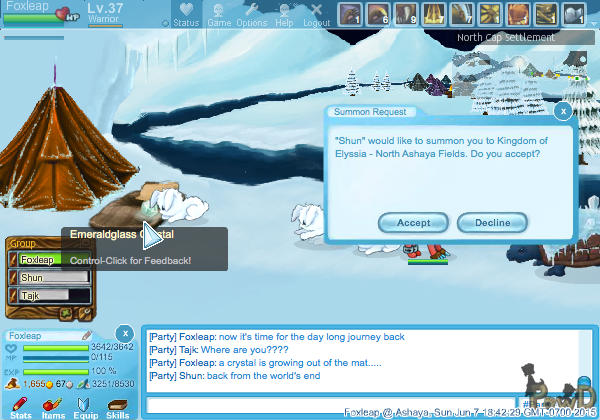Open the Help menu
Viewport: 600px width, 420px height.
284,15
